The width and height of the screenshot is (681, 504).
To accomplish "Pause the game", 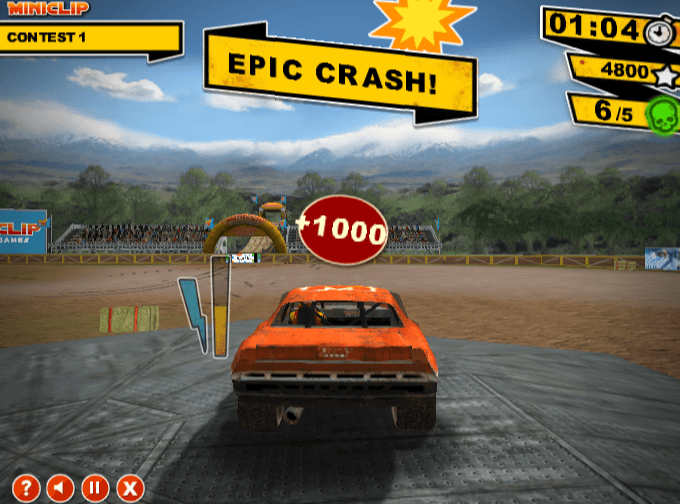I will pyautogui.click(x=95, y=488).
